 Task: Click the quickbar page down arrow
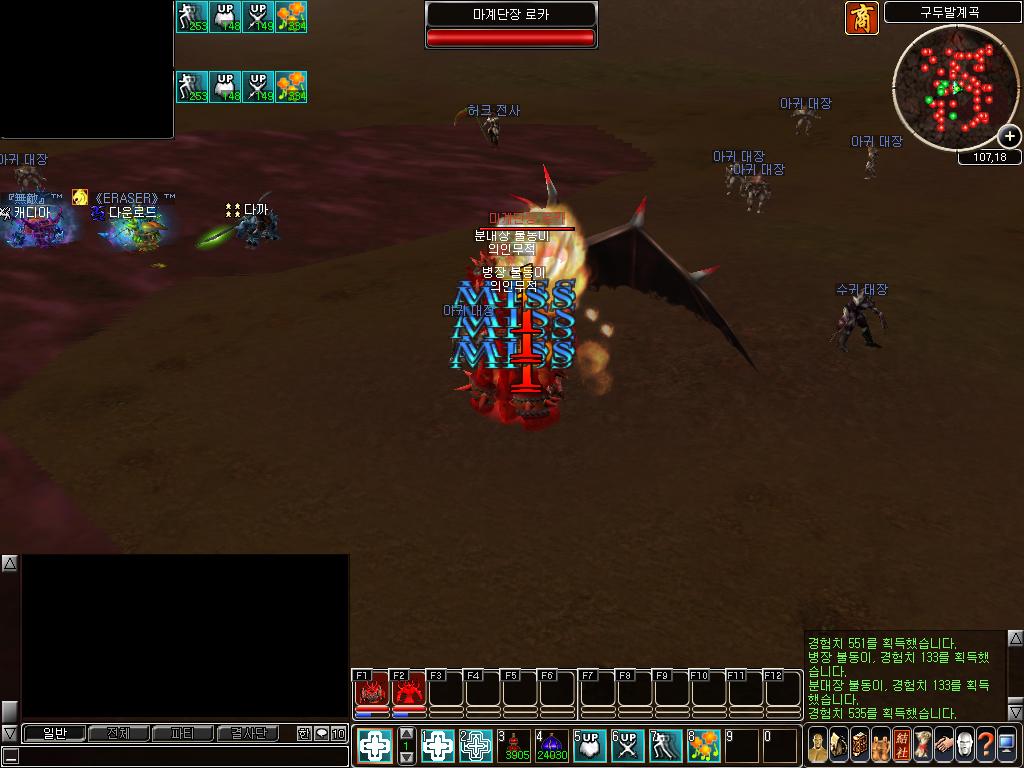pyautogui.click(x=406, y=758)
